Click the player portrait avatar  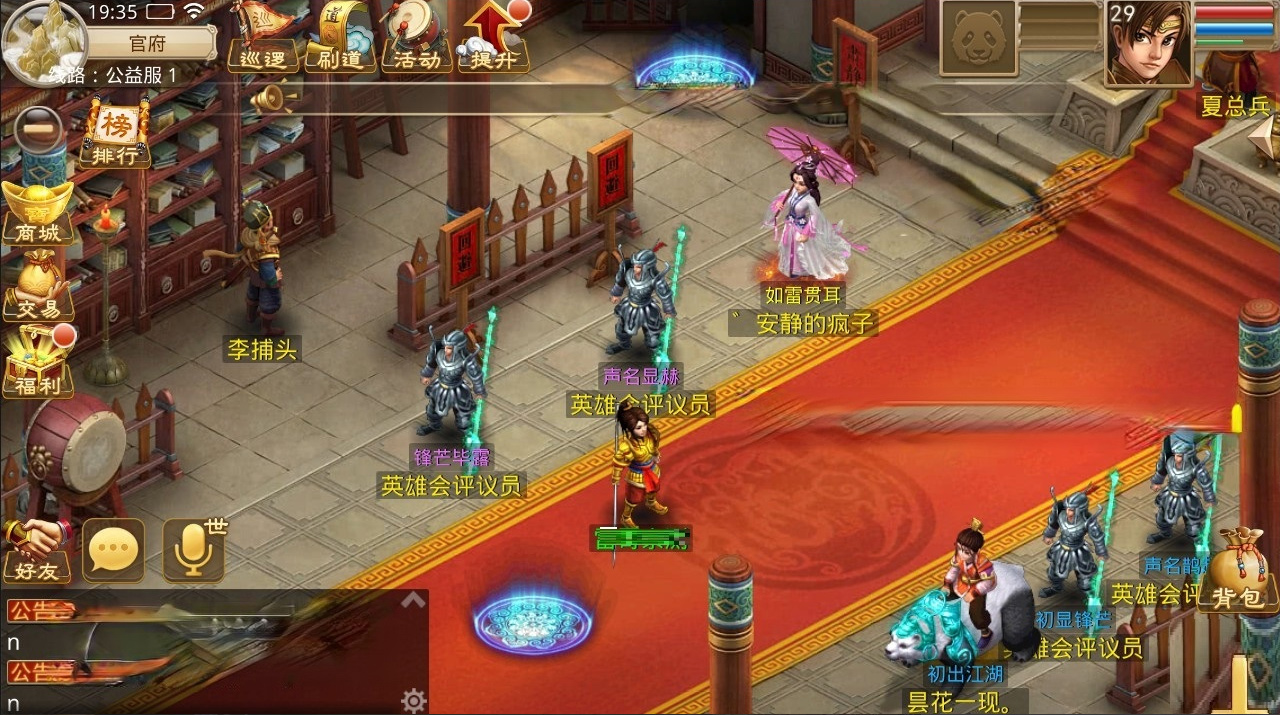point(1147,43)
